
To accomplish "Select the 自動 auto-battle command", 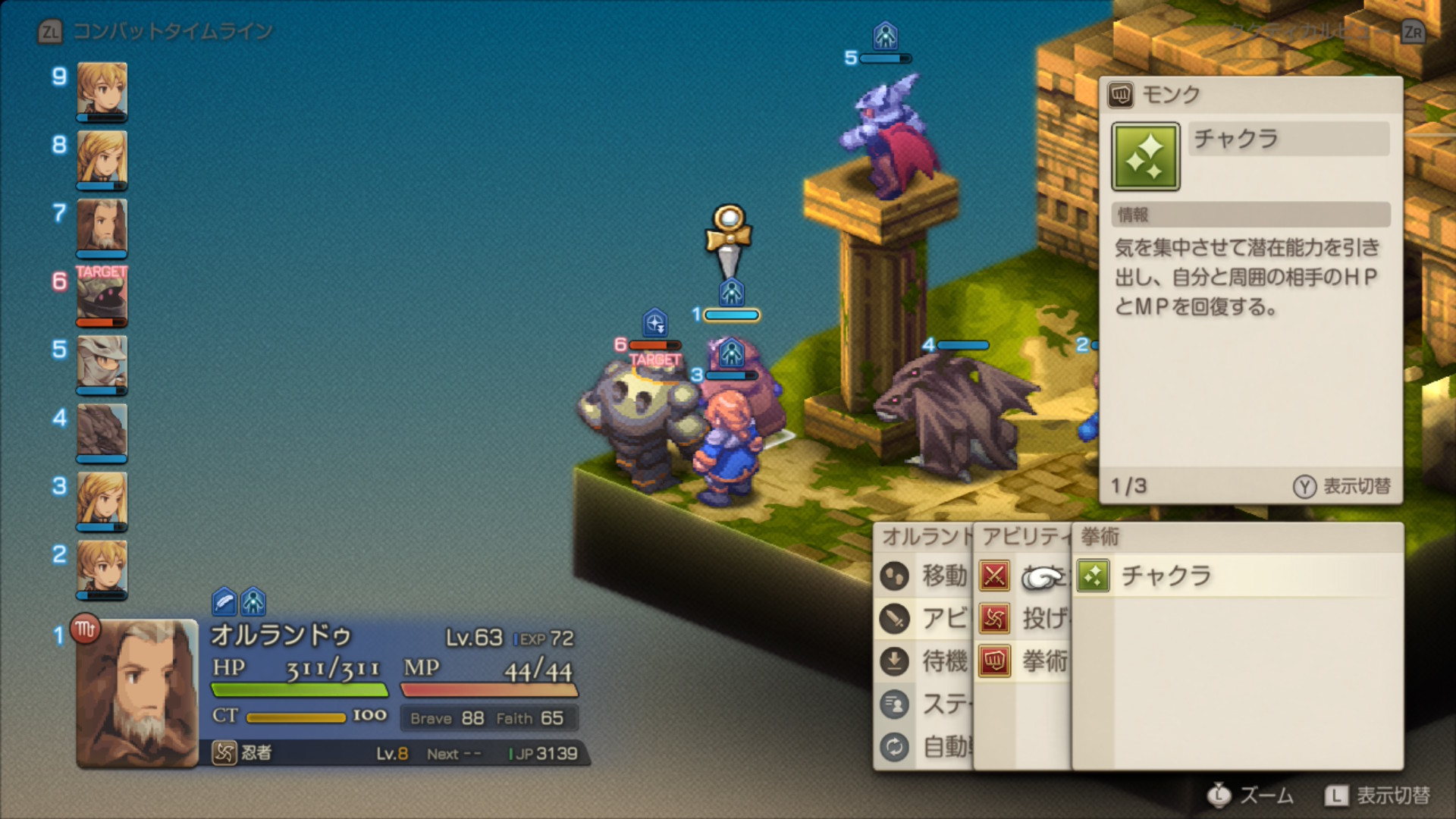I will [927, 747].
